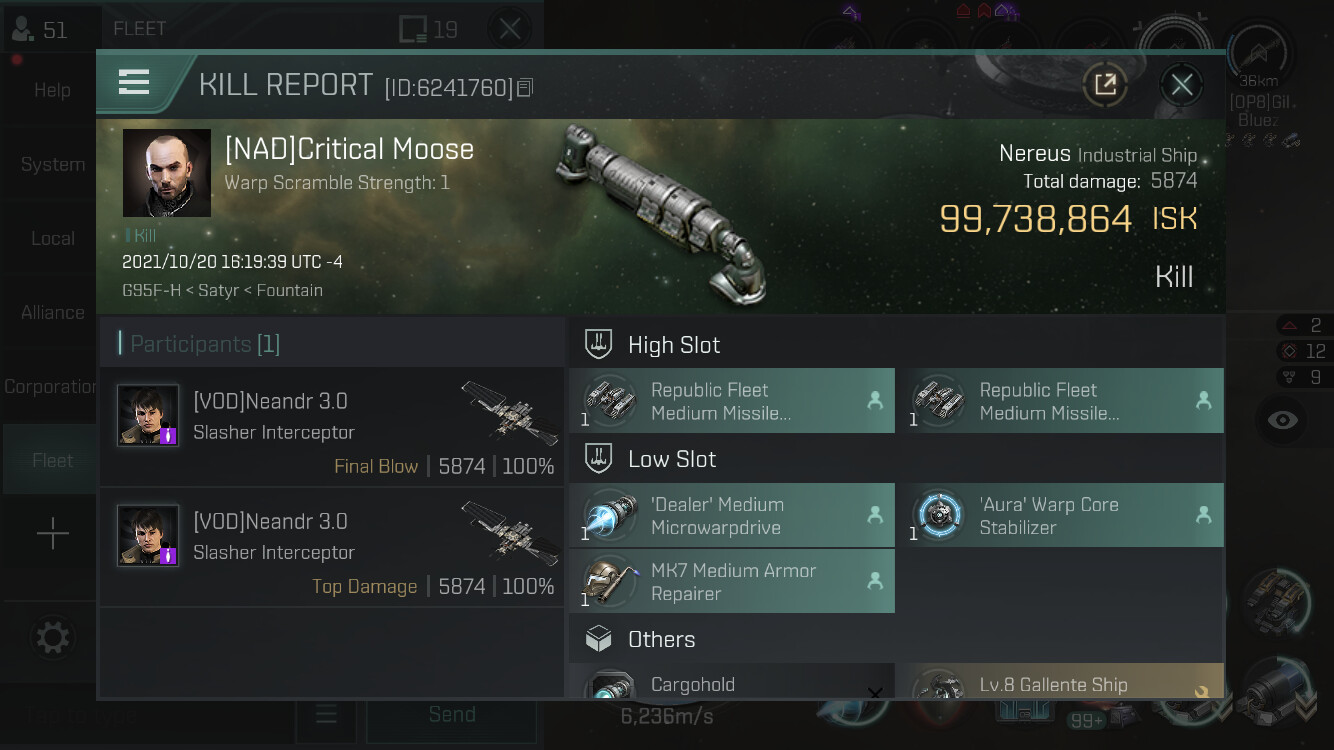Switch to the Alliance chat channel
This screenshot has width=1334, height=750.
pos(52,312)
